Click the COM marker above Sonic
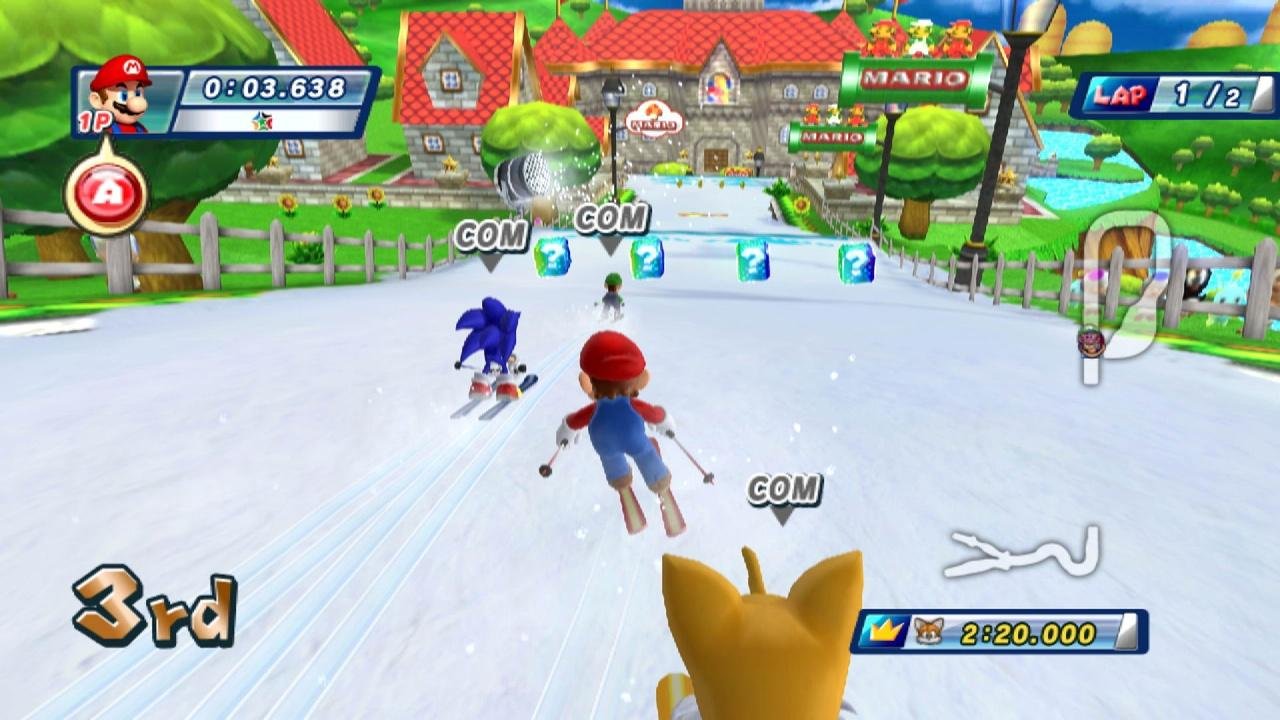The width and height of the screenshot is (1280, 720). [490, 238]
